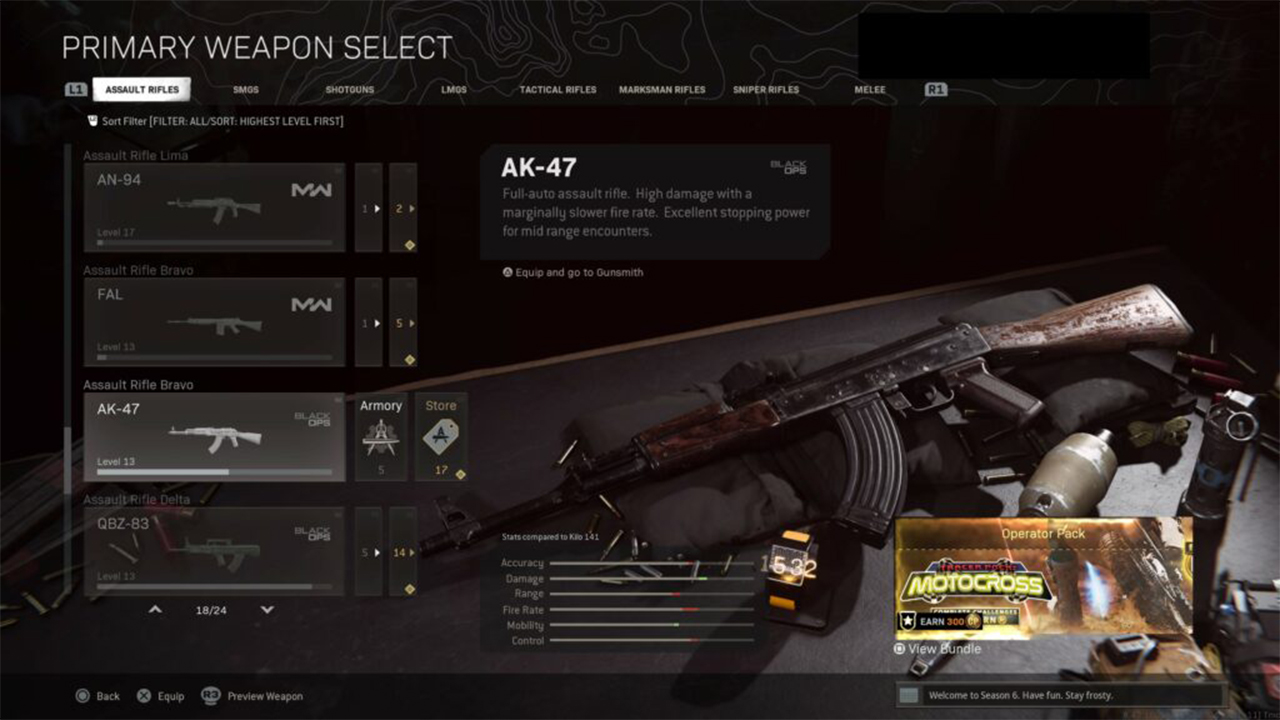Screen dimensions: 1280x720
Task: Open the AK-47 Armory blueprints
Action: (381, 437)
